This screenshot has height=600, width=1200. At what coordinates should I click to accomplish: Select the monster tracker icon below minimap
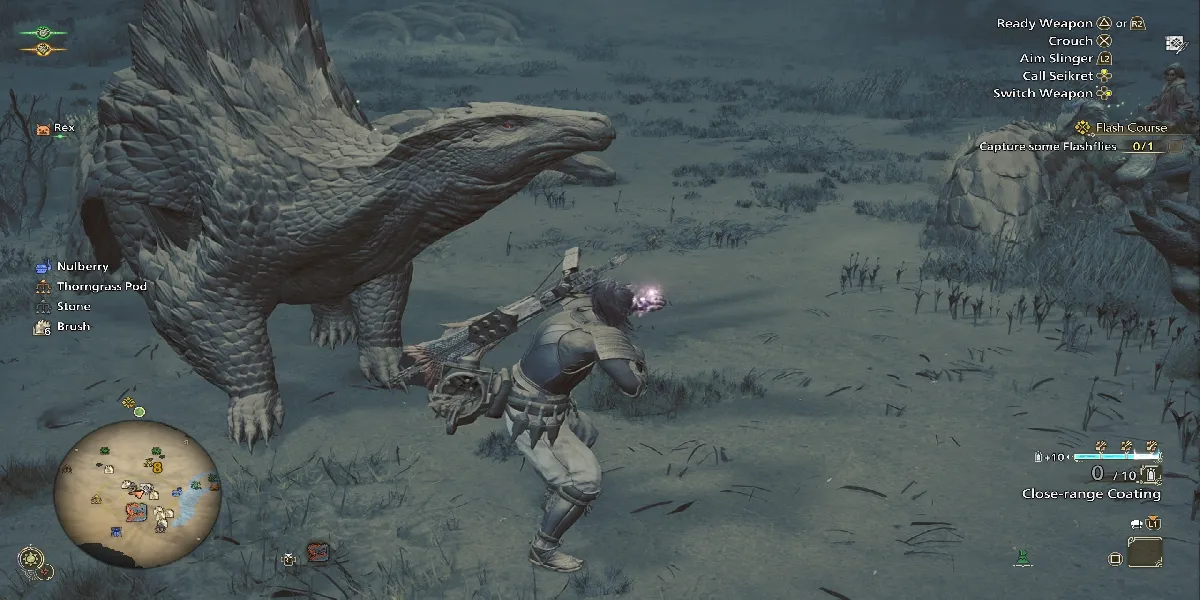click(317, 552)
